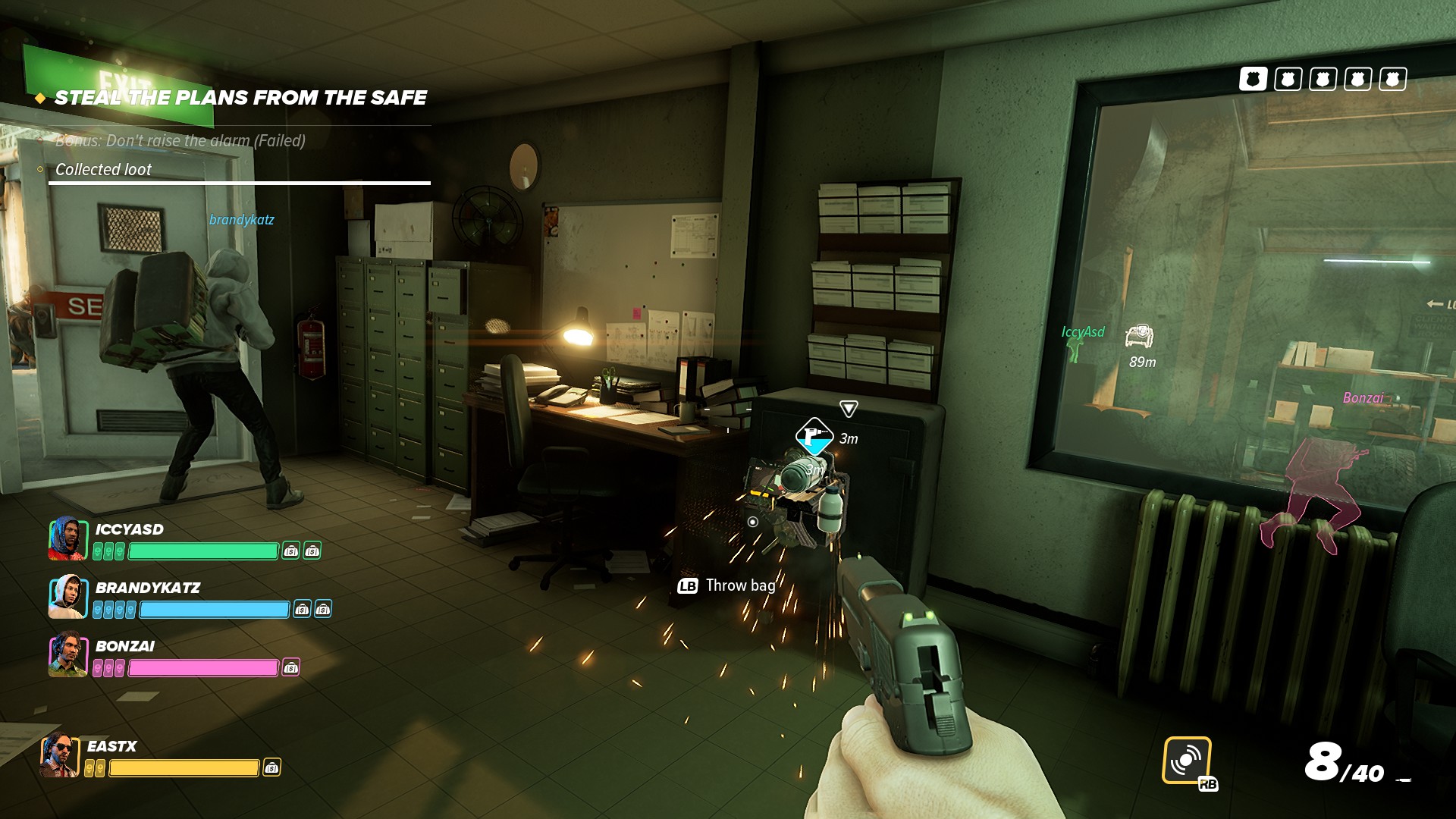Click the Collected loot objective entry

point(103,170)
